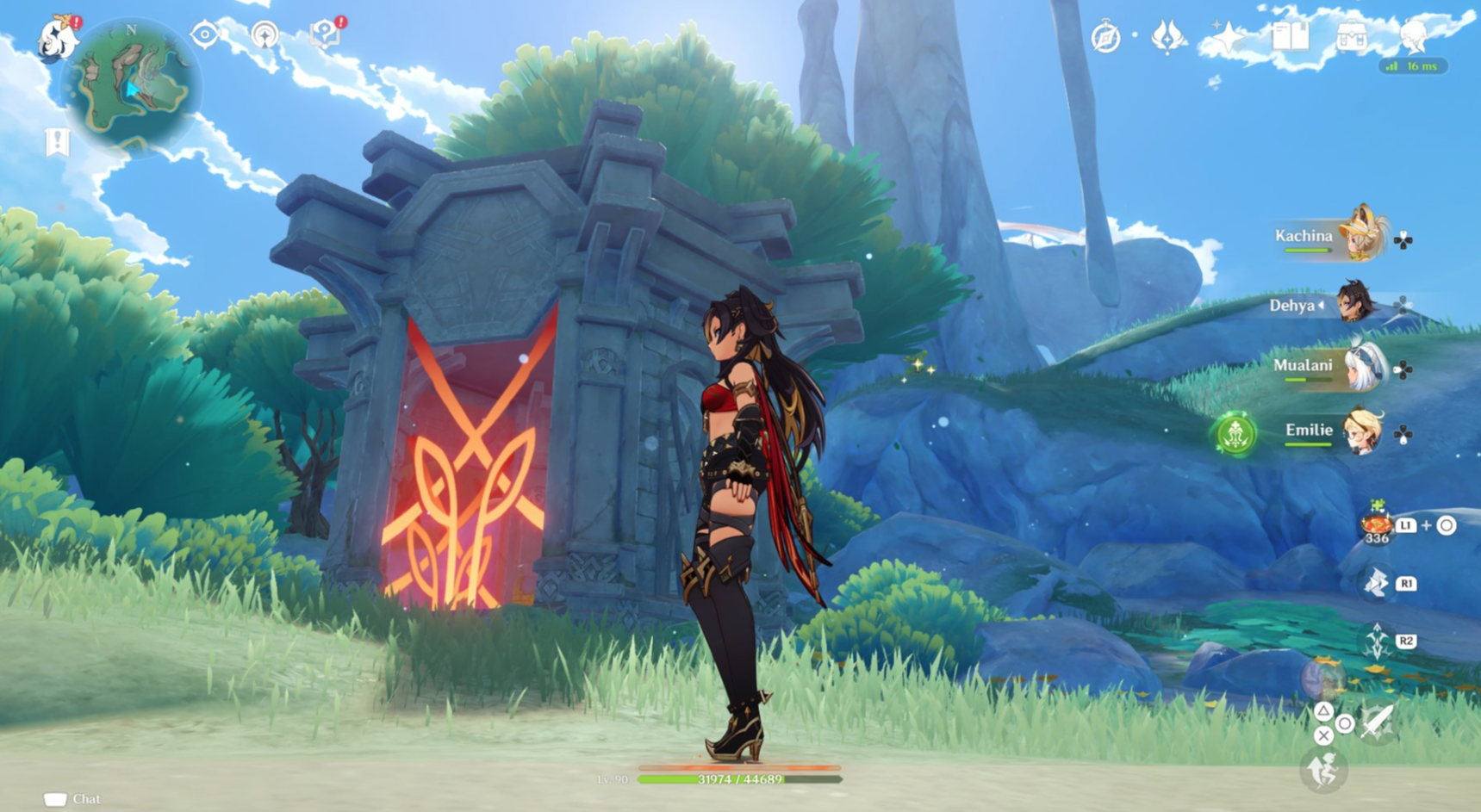This screenshot has height=812, width=1481.
Task: Select Dehya in the party list
Action: tap(1354, 303)
